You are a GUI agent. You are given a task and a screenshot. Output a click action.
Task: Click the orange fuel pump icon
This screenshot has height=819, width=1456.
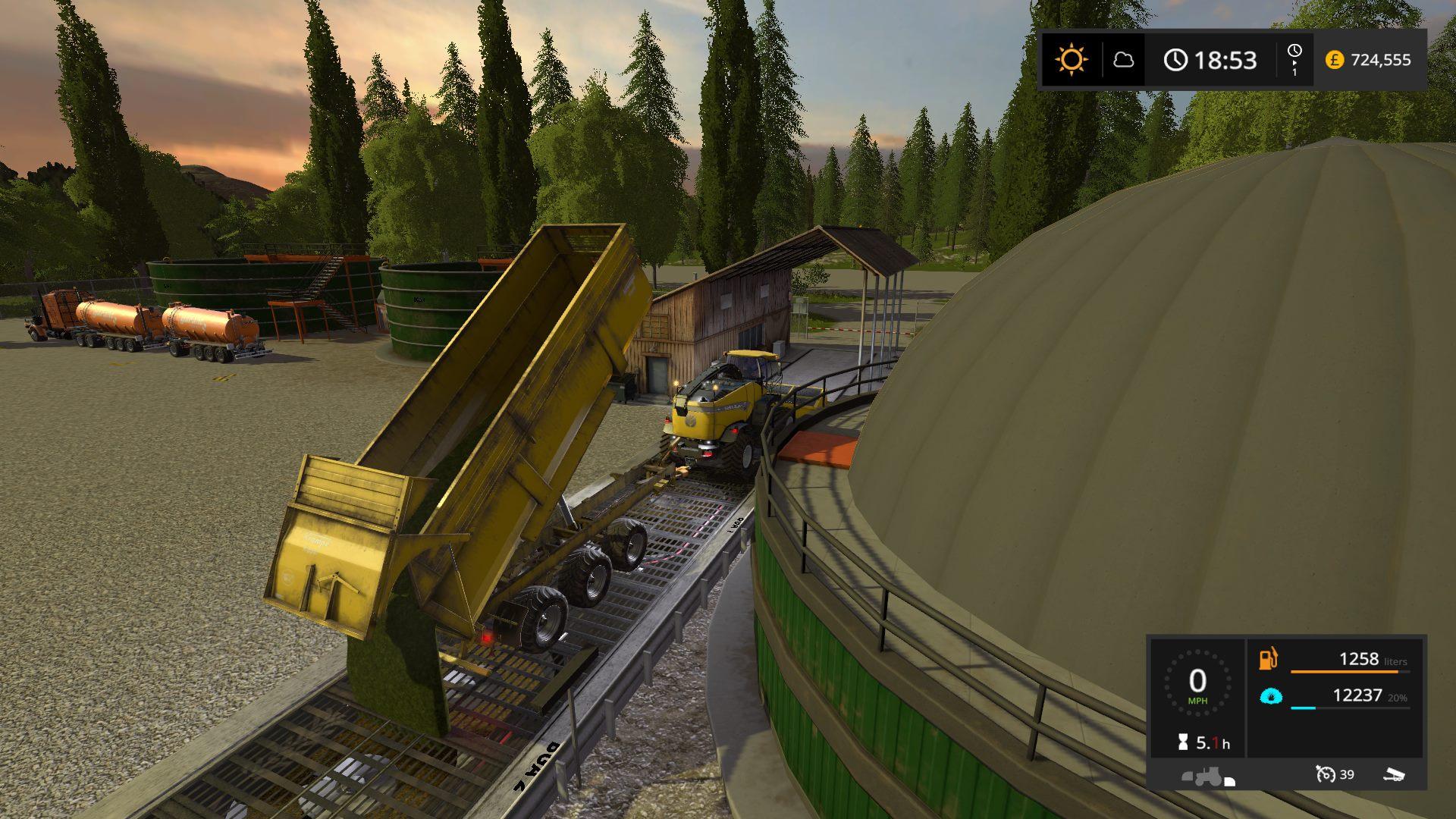click(x=1269, y=659)
